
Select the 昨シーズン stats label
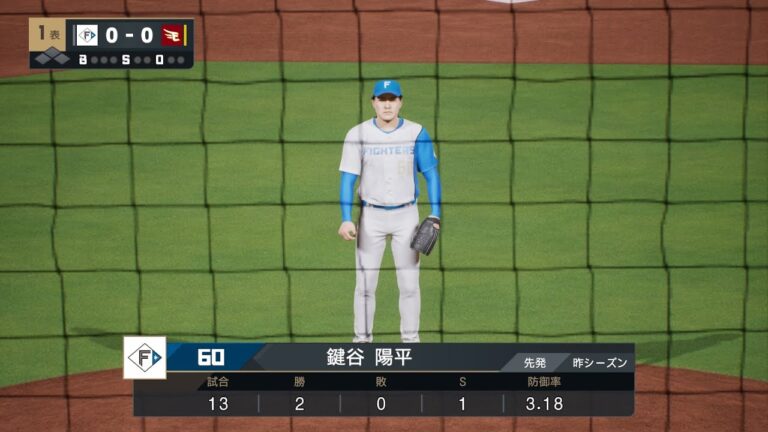tap(600, 362)
